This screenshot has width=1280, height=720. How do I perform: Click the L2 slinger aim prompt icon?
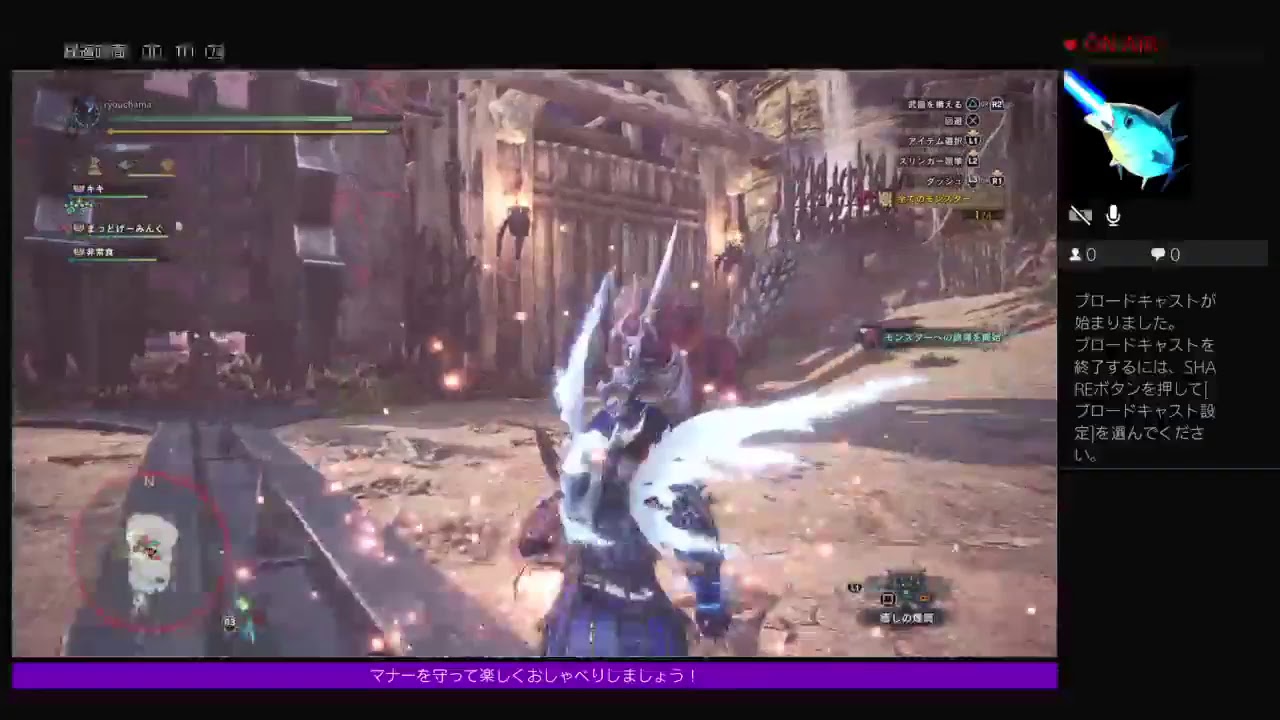point(971,161)
